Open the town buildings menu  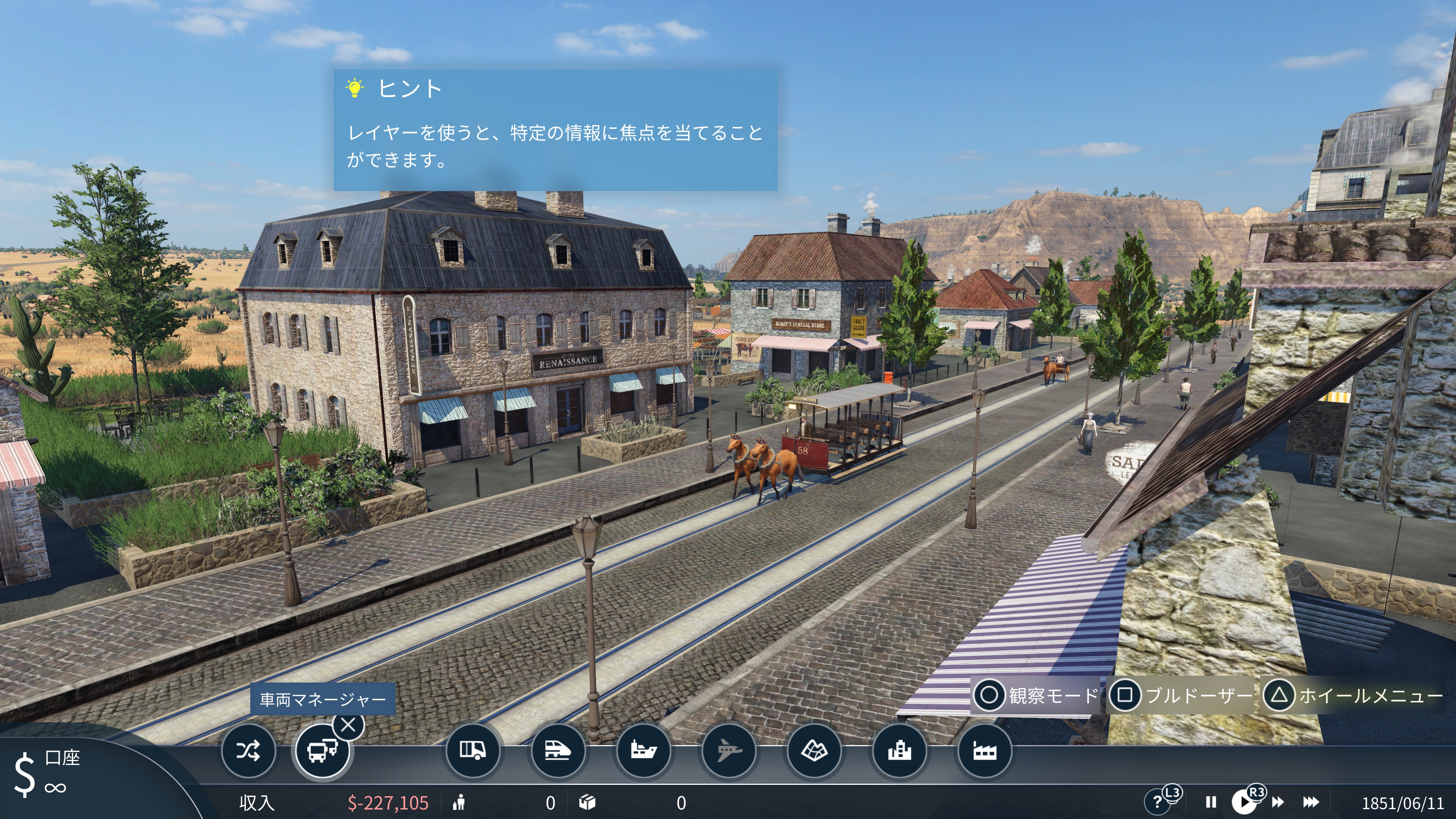pos(899,751)
